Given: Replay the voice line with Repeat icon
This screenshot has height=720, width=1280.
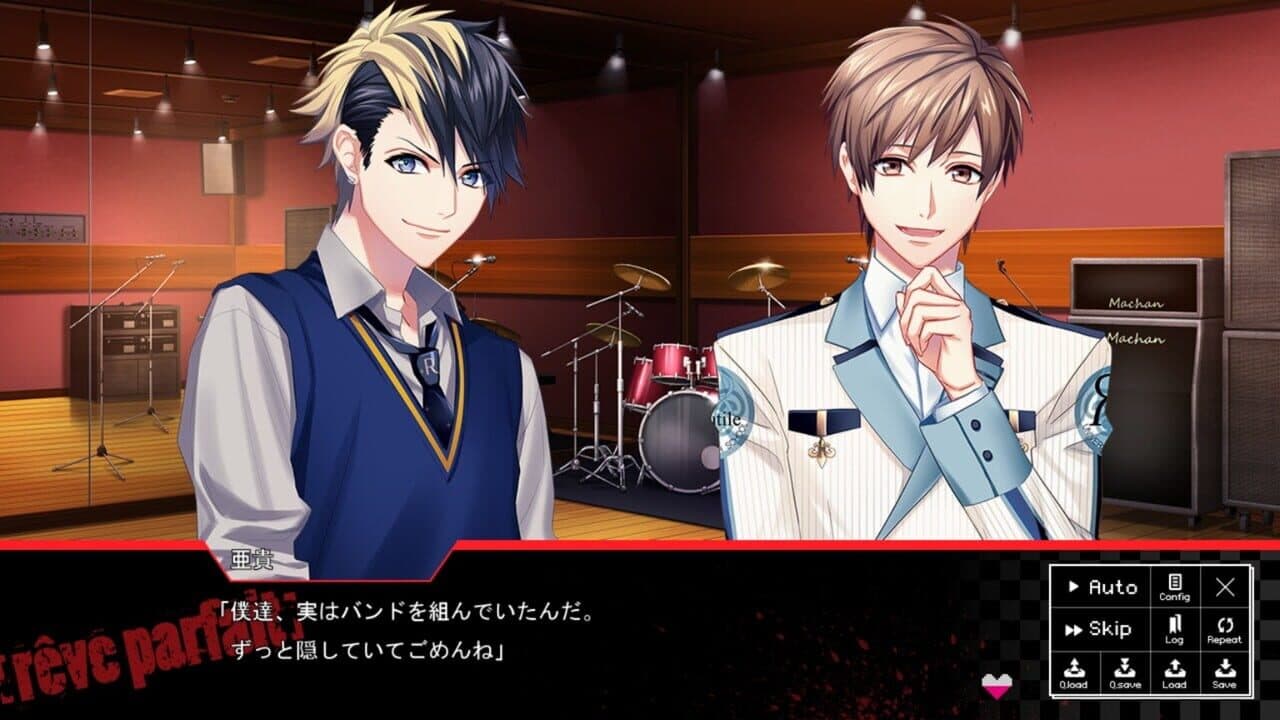Looking at the screenshot, I should point(1224,627).
